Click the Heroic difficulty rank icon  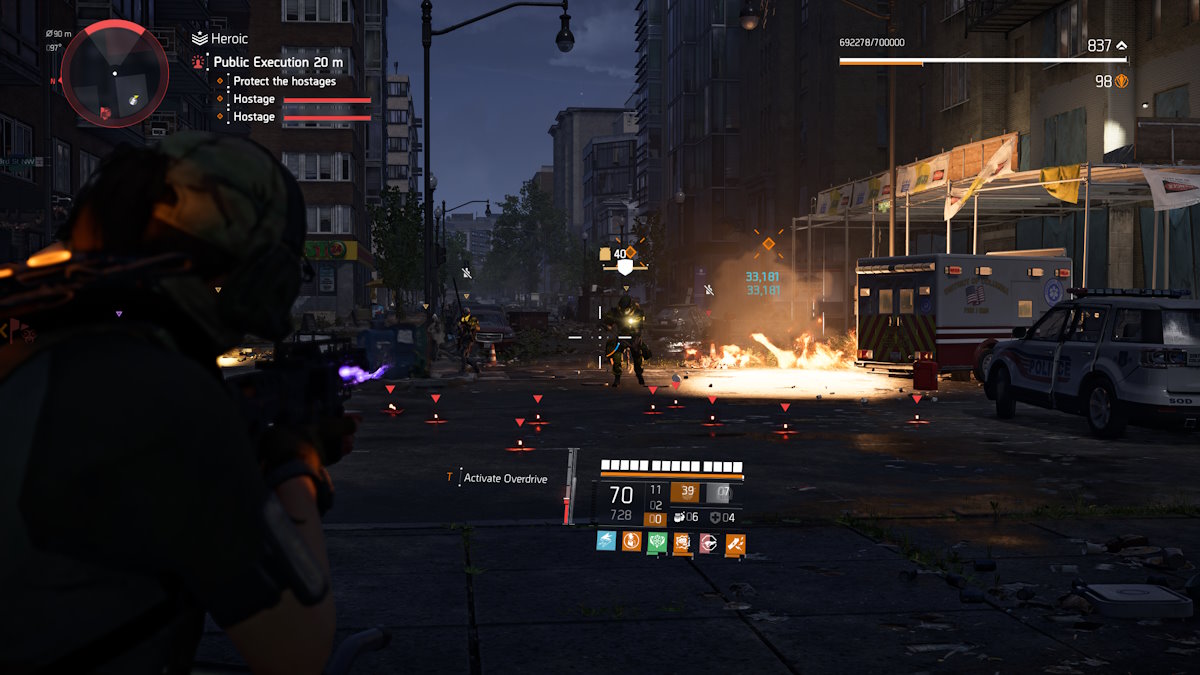[200, 39]
